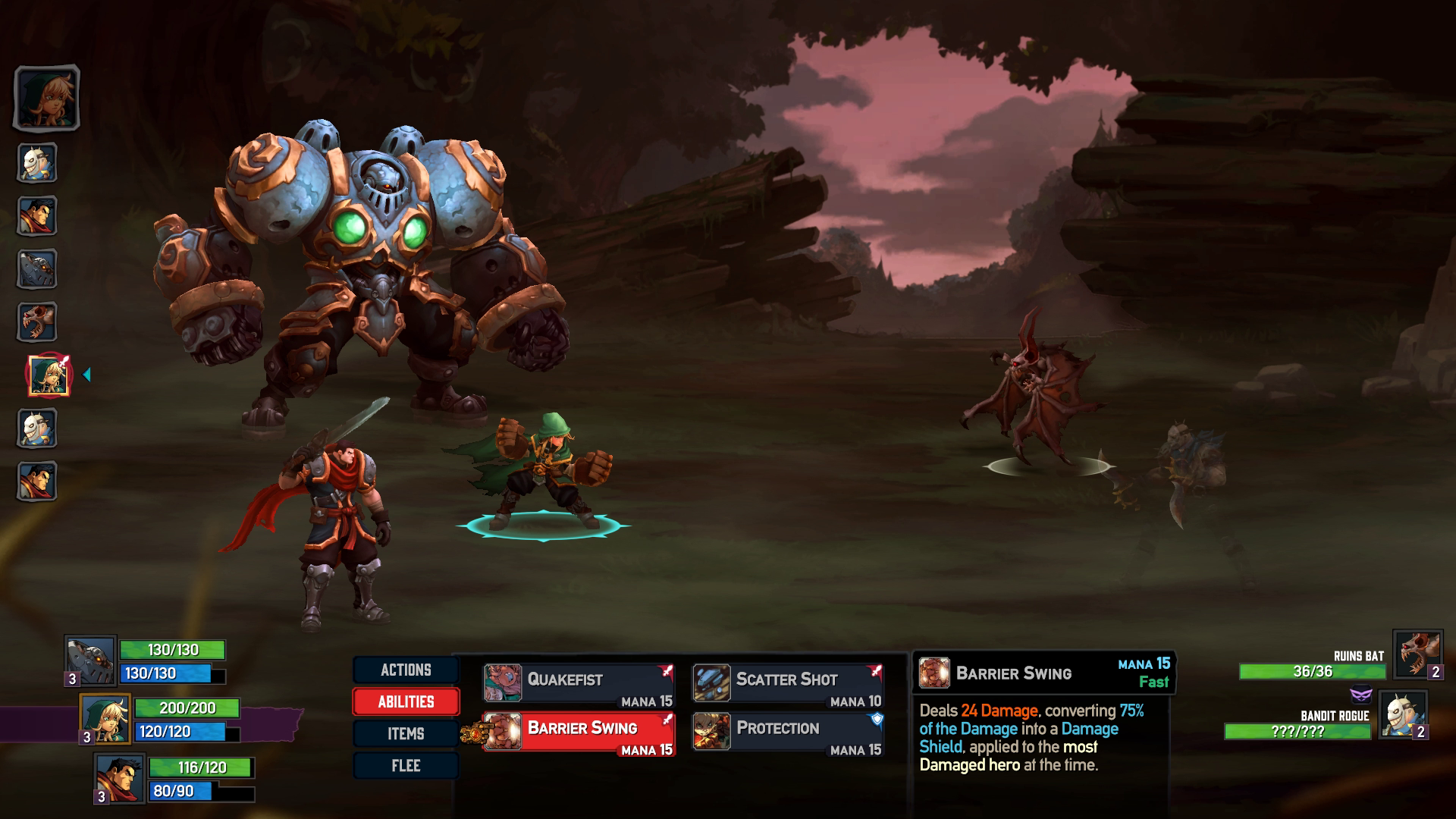1456x819 pixels.
Task: Select the Barrier Swing ability icon
Action: point(502,733)
